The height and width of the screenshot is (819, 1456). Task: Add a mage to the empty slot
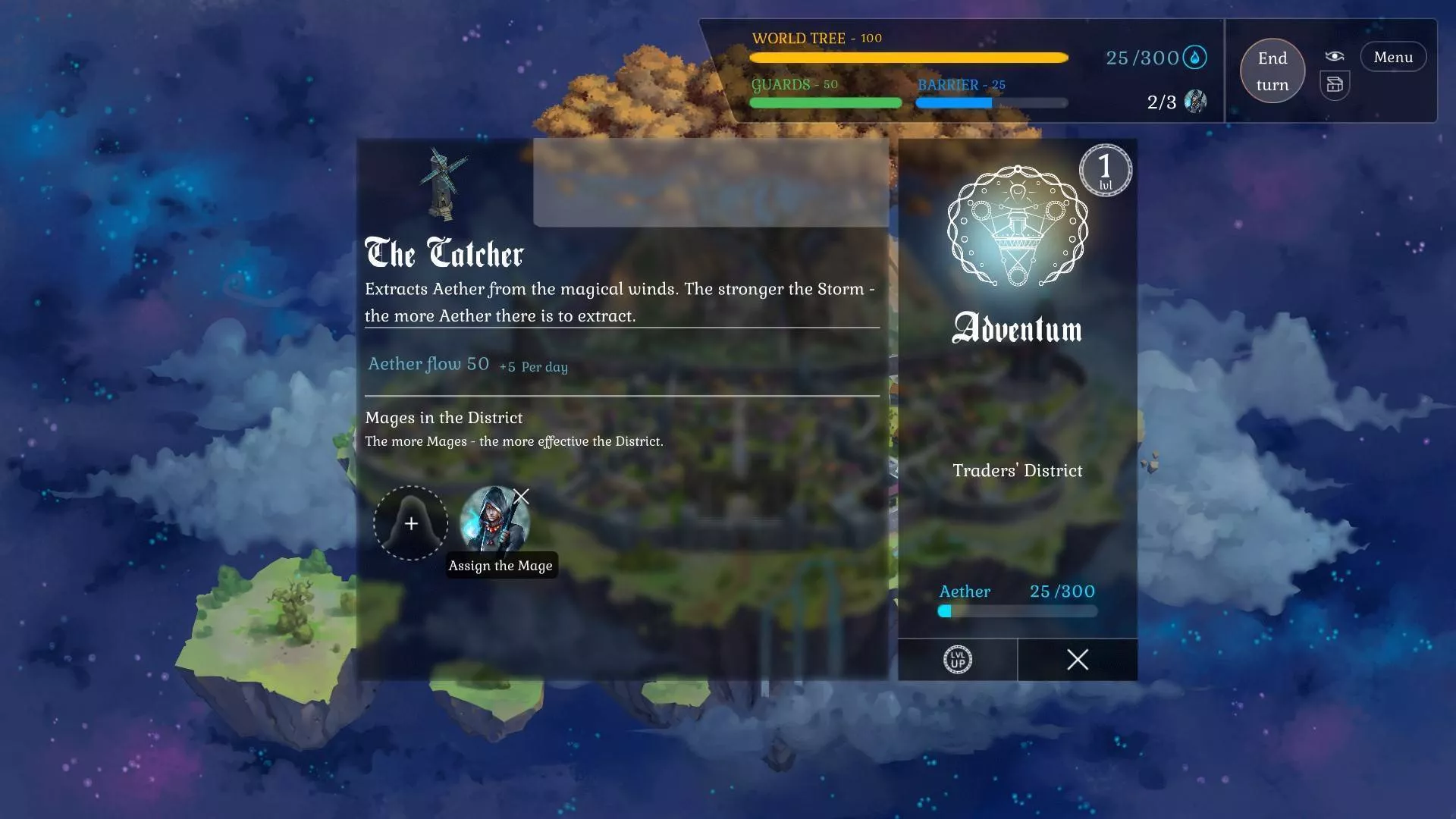pyautogui.click(x=410, y=523)
